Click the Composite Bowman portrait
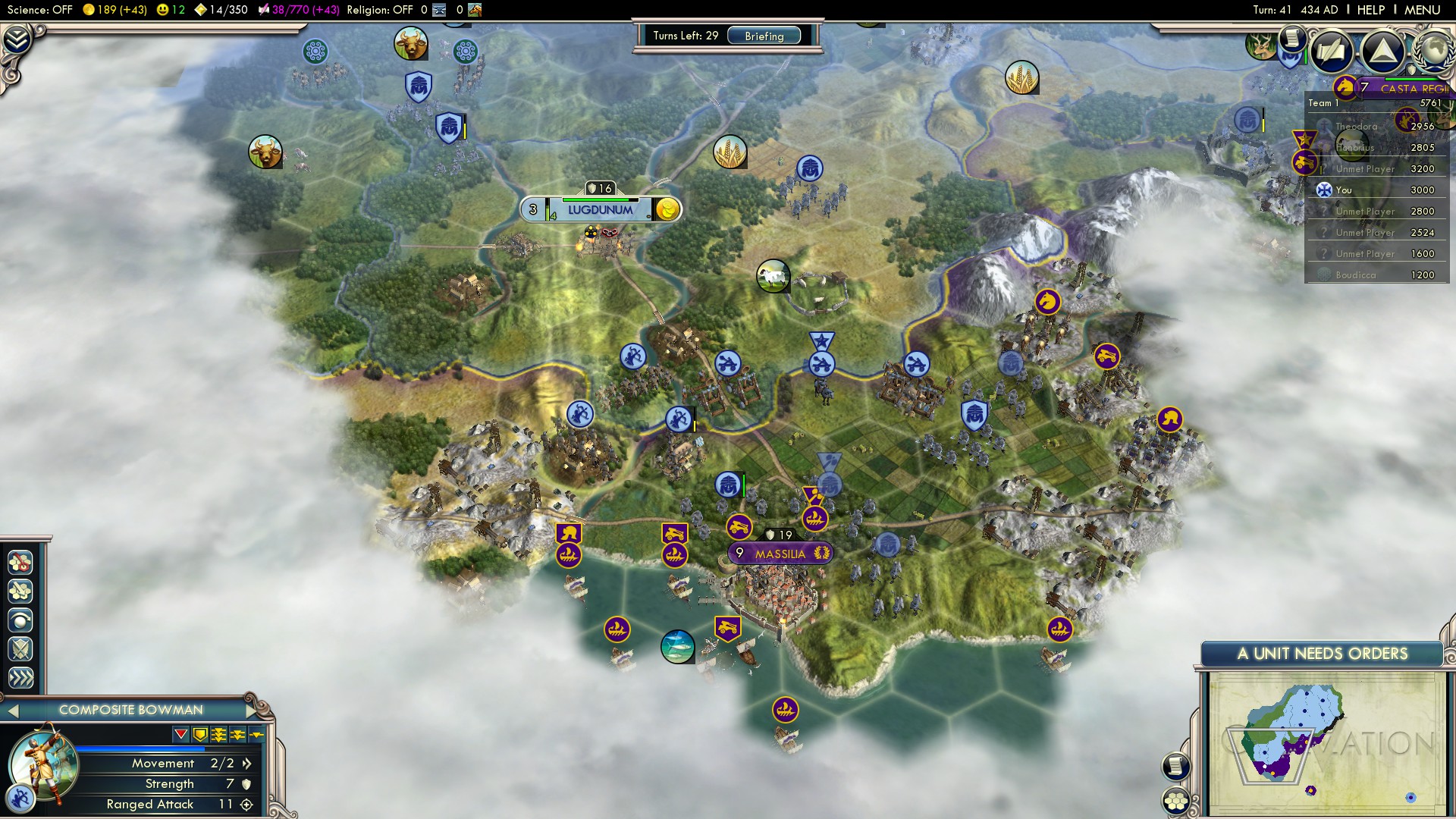This screenshot has width=1456, height=819. tap(42, 762)
